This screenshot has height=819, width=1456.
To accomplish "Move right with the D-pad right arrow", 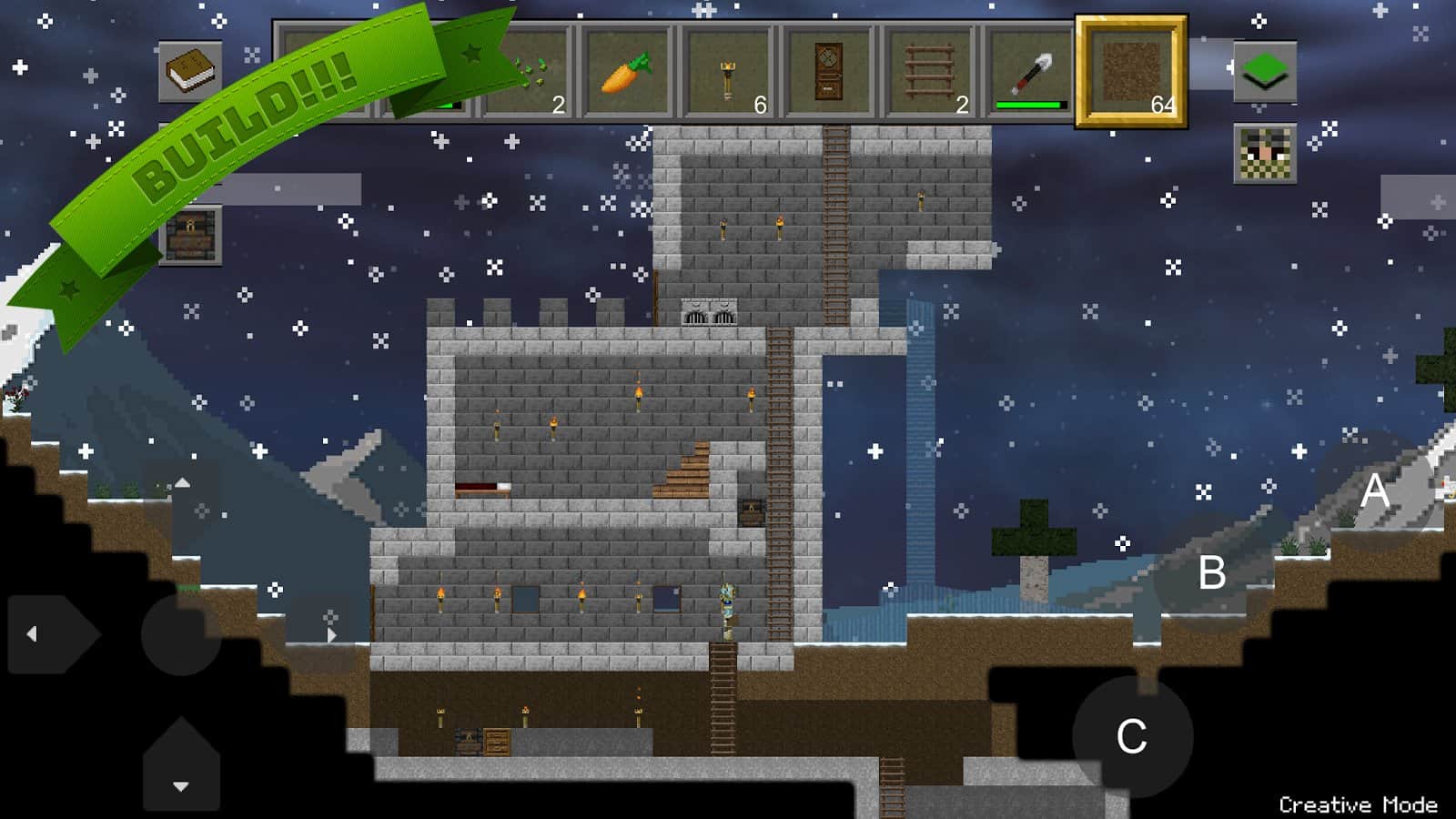I will point(323,634).
